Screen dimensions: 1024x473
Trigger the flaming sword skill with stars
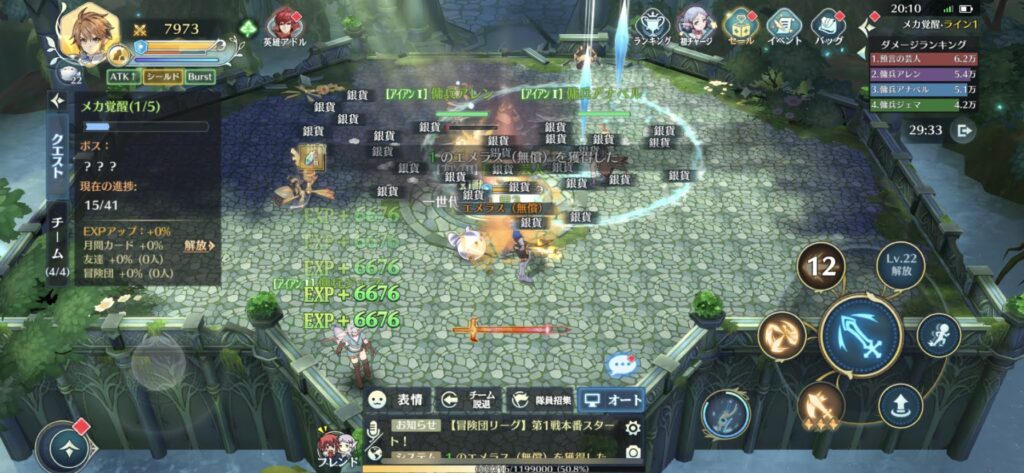[822, 405]
